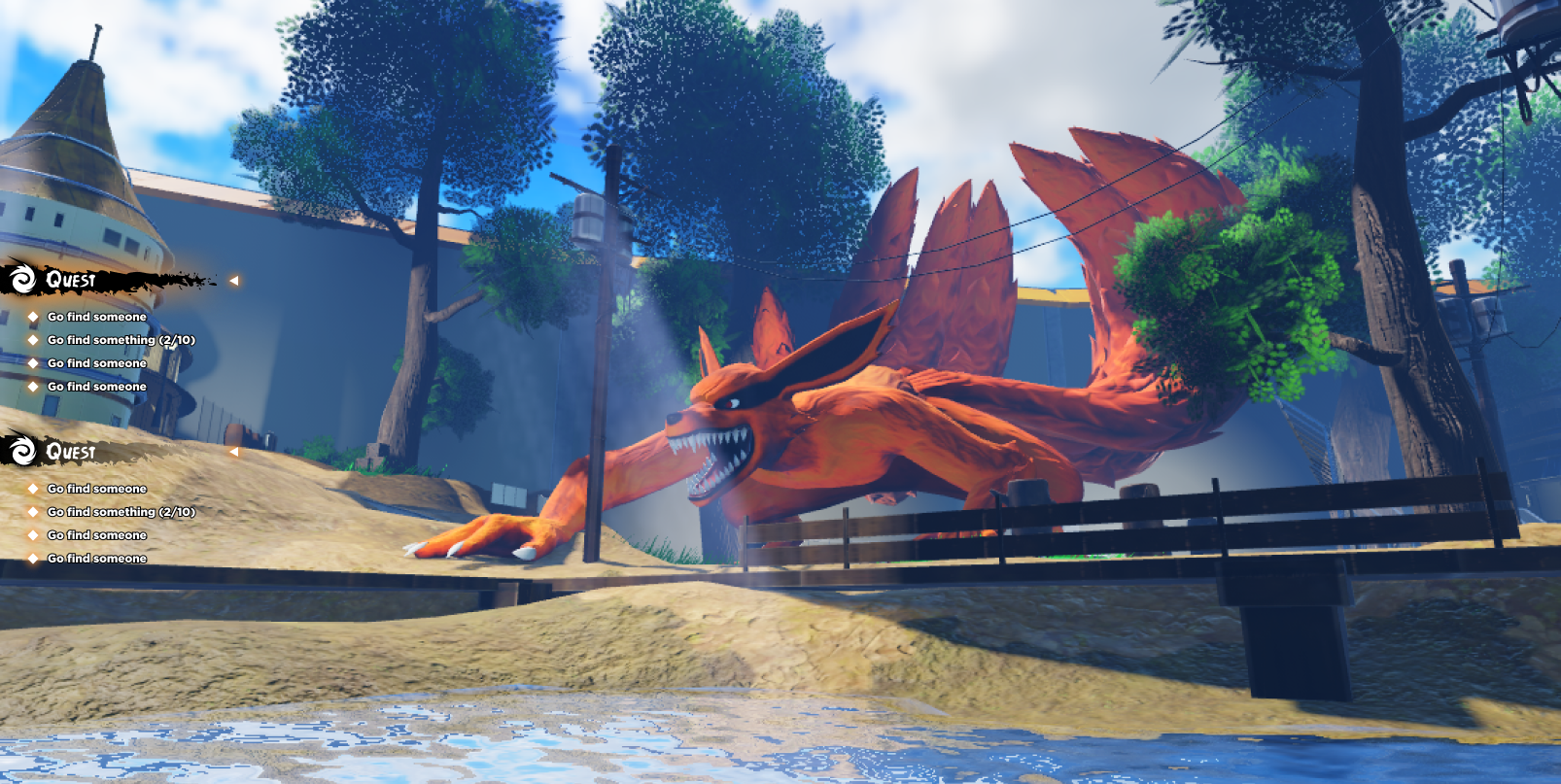Select "Go find something (2/10)" in the first Quest list
Image resolution: width=1561 pixels, height=784 pixels.
pyautogui.click(x=121, y=340)
